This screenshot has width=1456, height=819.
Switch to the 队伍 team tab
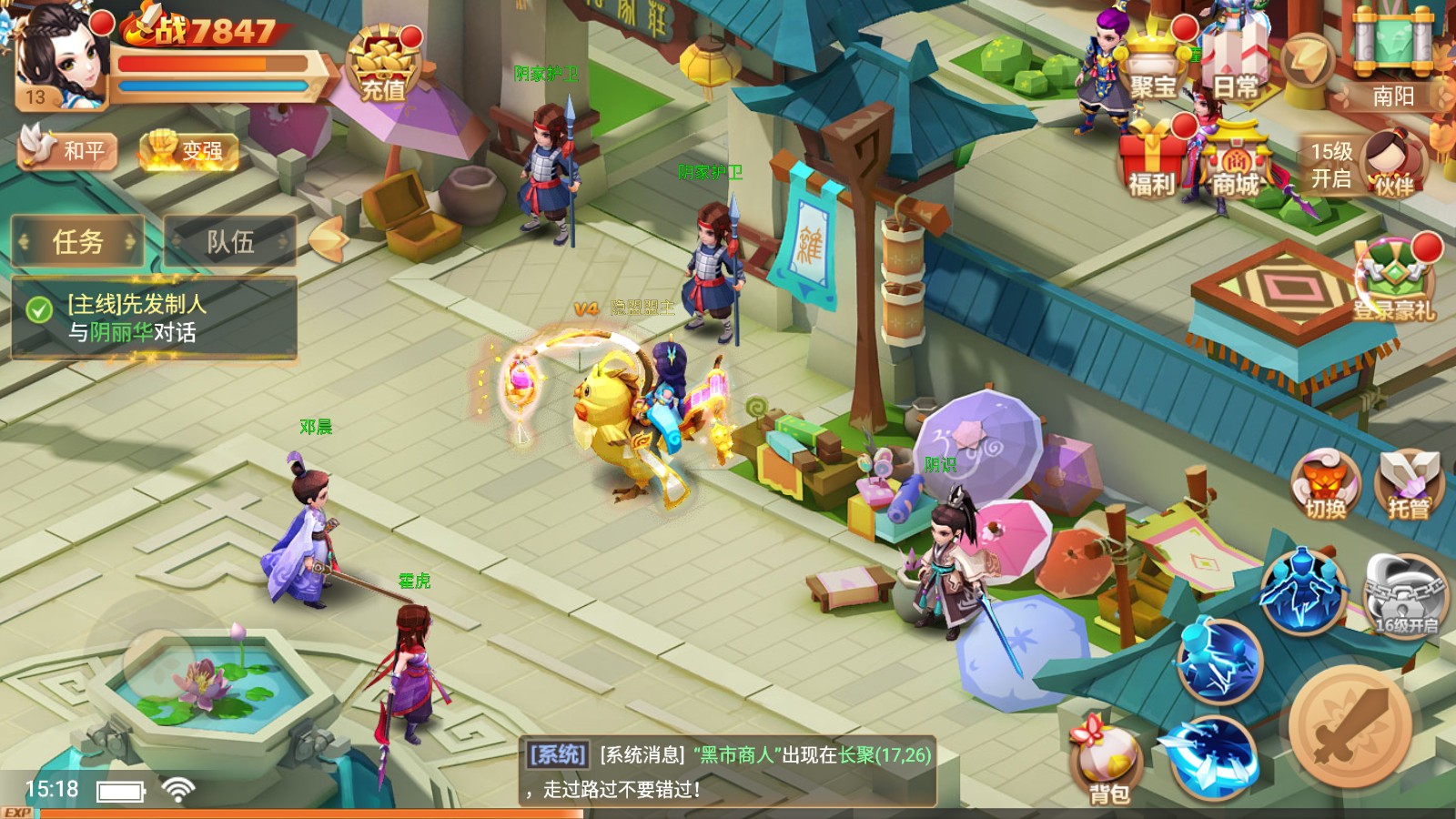pyautogui.click(x=229, y=242)
